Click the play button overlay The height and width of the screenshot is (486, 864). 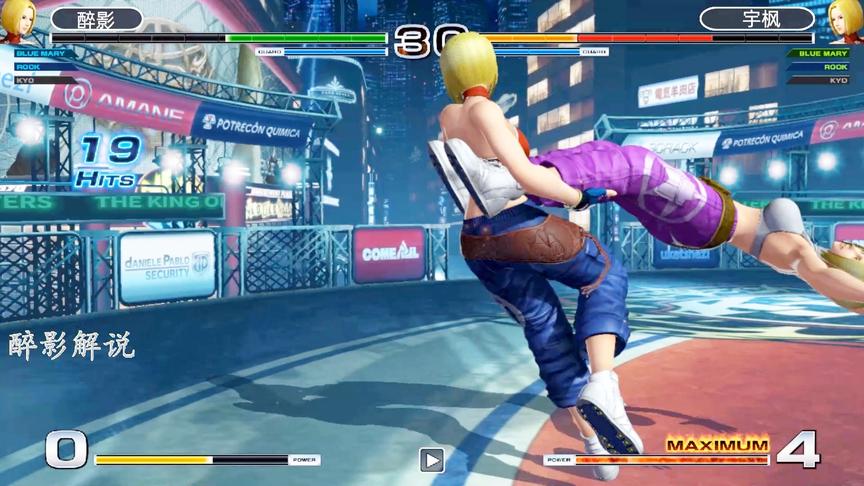[x=431, y=460]
